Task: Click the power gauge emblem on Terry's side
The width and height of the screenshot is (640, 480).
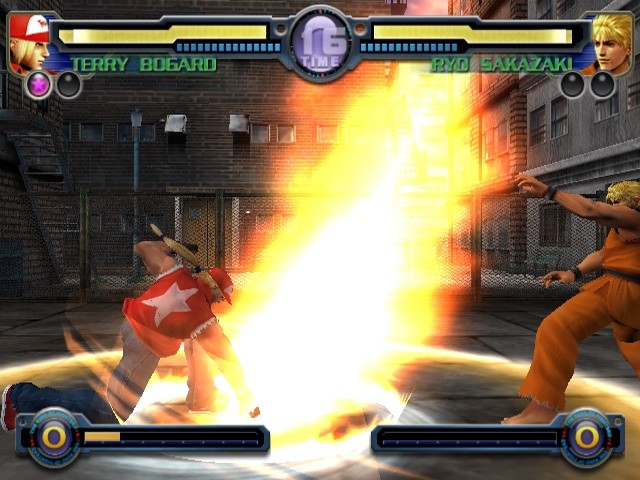Action: click(53, 437)
